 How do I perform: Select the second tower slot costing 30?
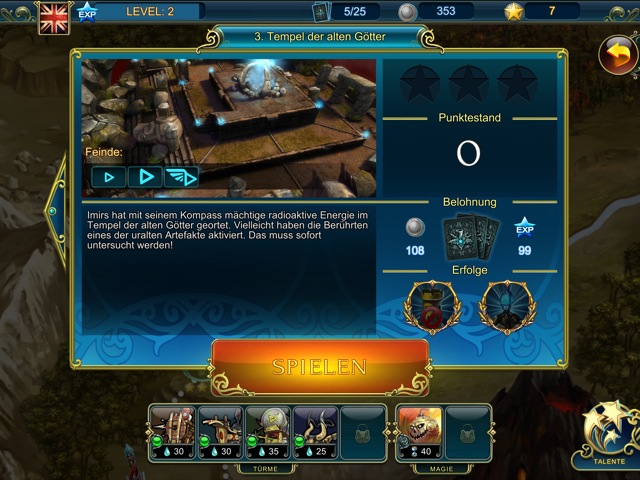[219, 431]
